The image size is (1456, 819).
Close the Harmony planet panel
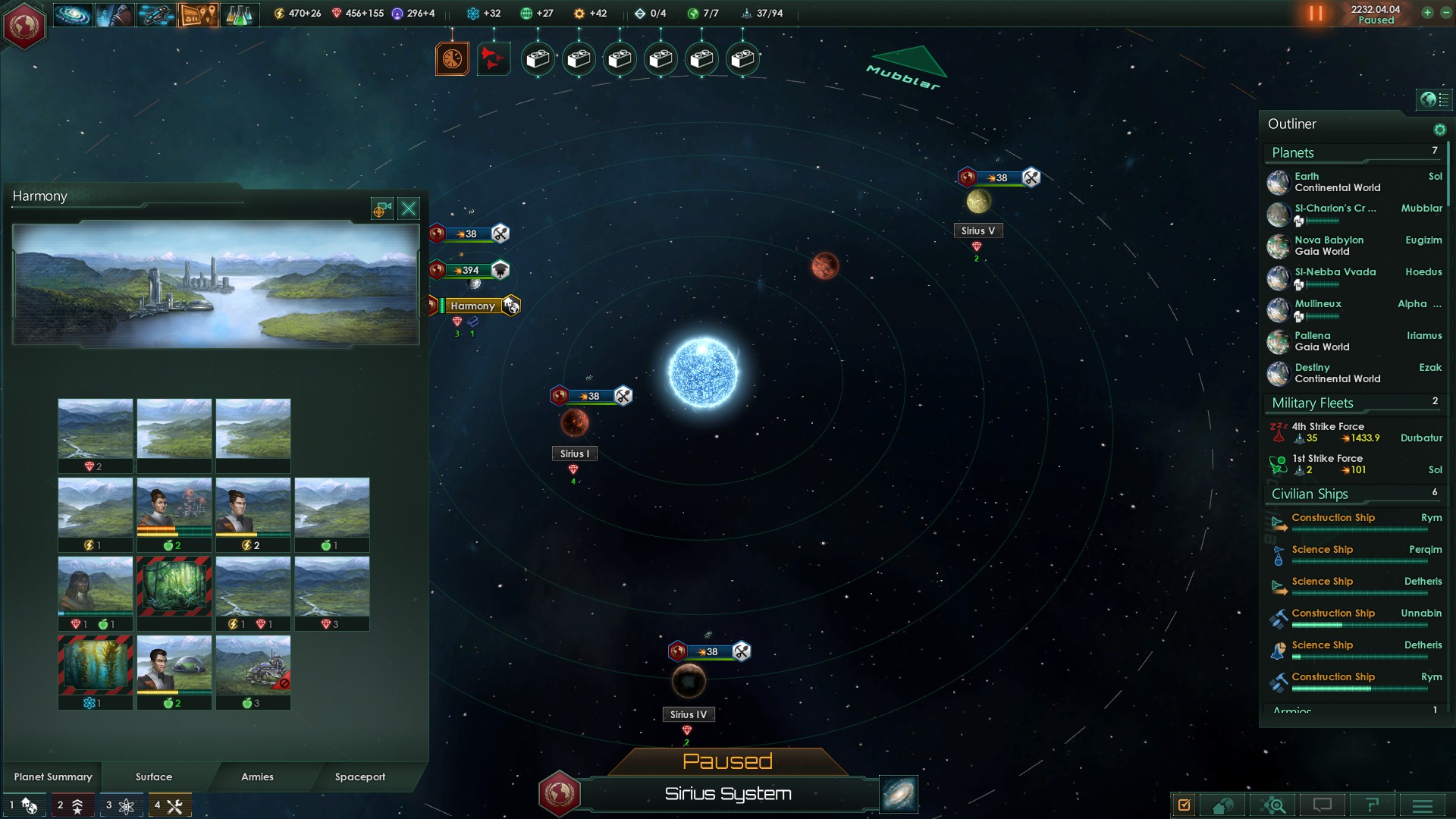409,209
